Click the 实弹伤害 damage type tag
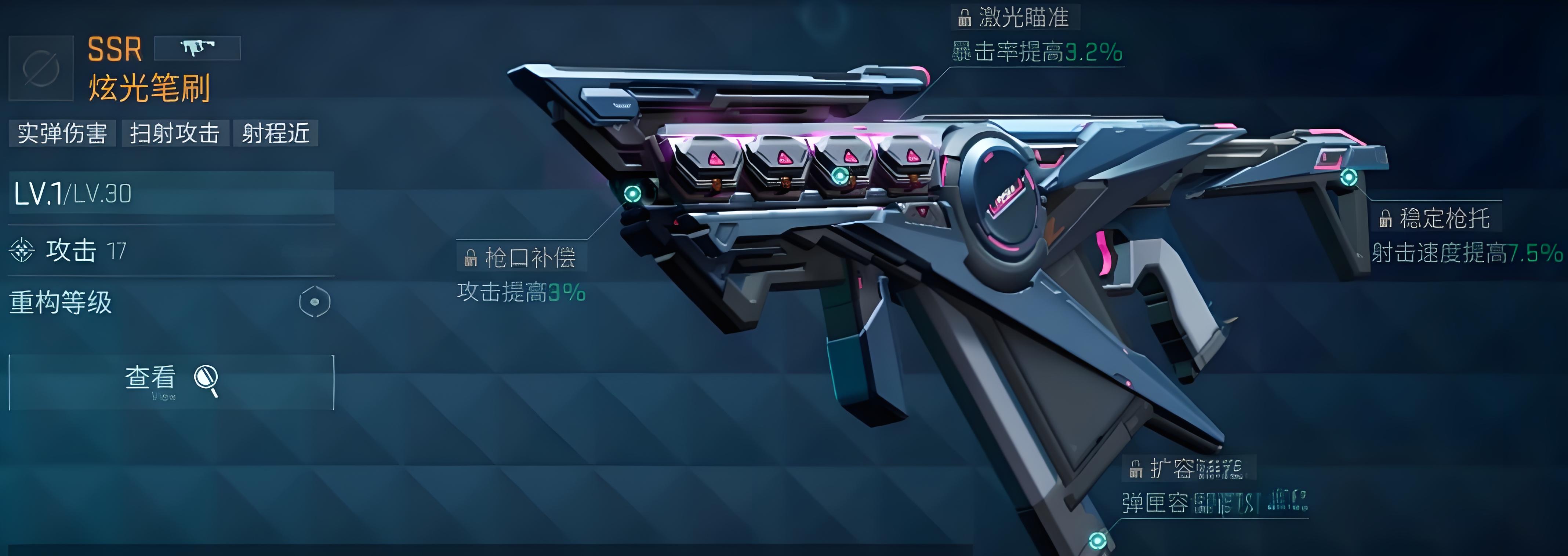 click(x=62, y=133)
